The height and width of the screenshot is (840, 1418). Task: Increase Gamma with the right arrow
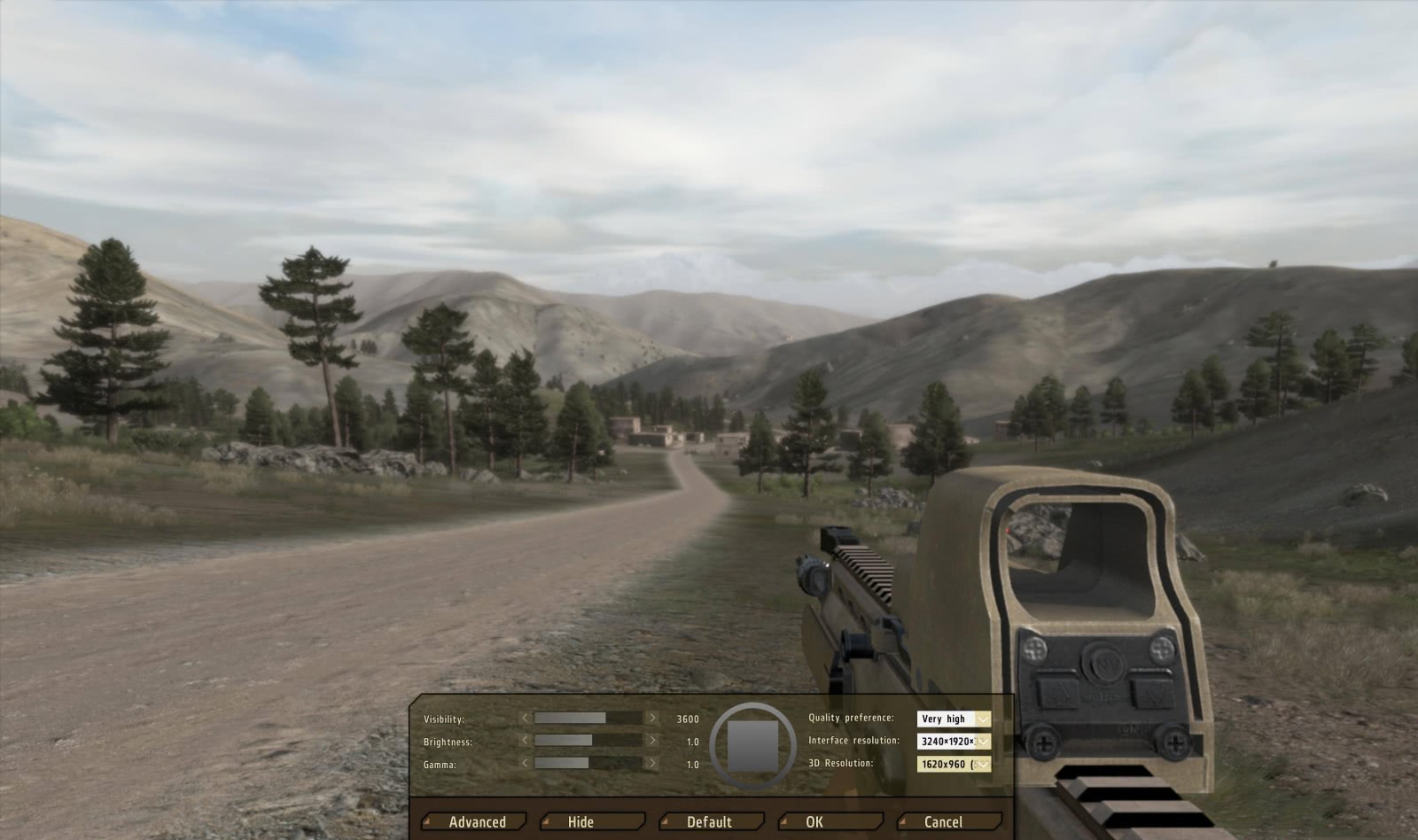coord(653,763)
